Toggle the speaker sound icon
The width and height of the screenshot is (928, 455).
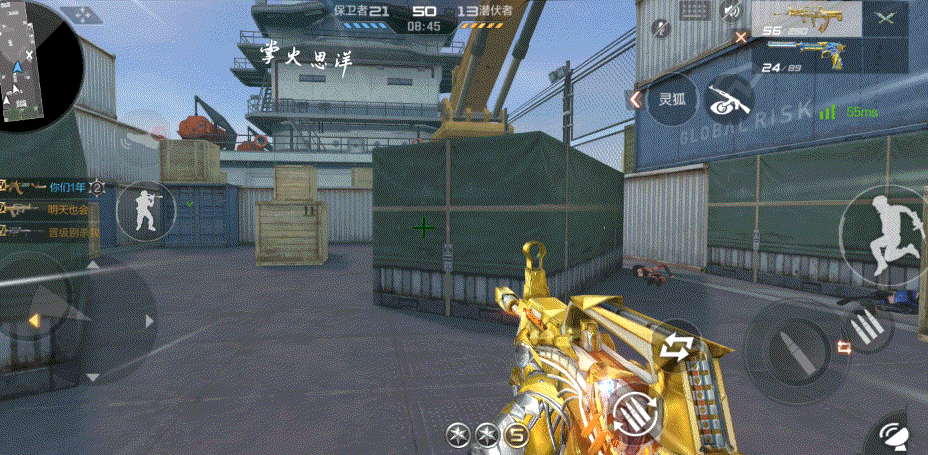coord(733,11)
